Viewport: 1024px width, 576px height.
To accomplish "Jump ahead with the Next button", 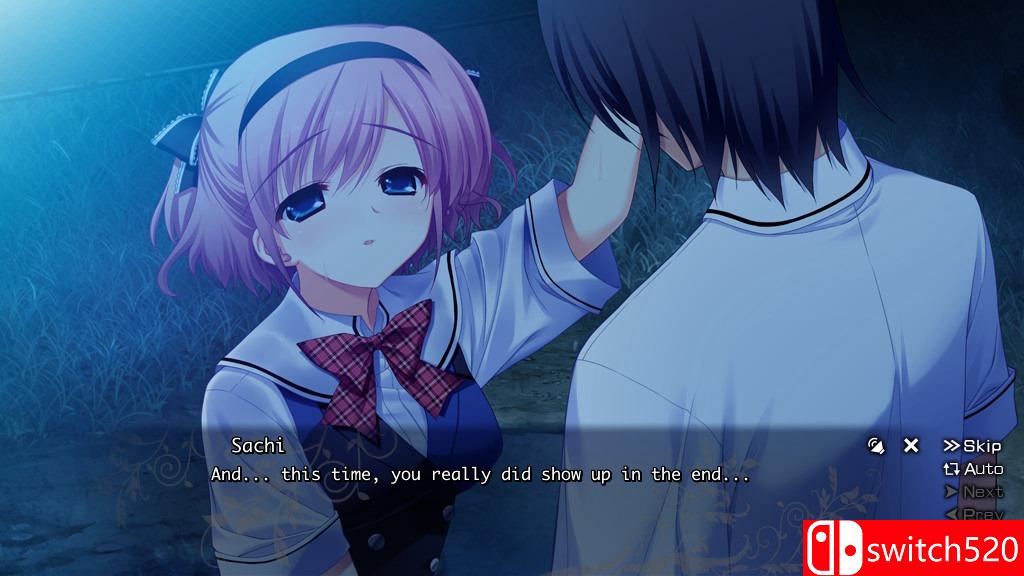I will pos(973,492).
